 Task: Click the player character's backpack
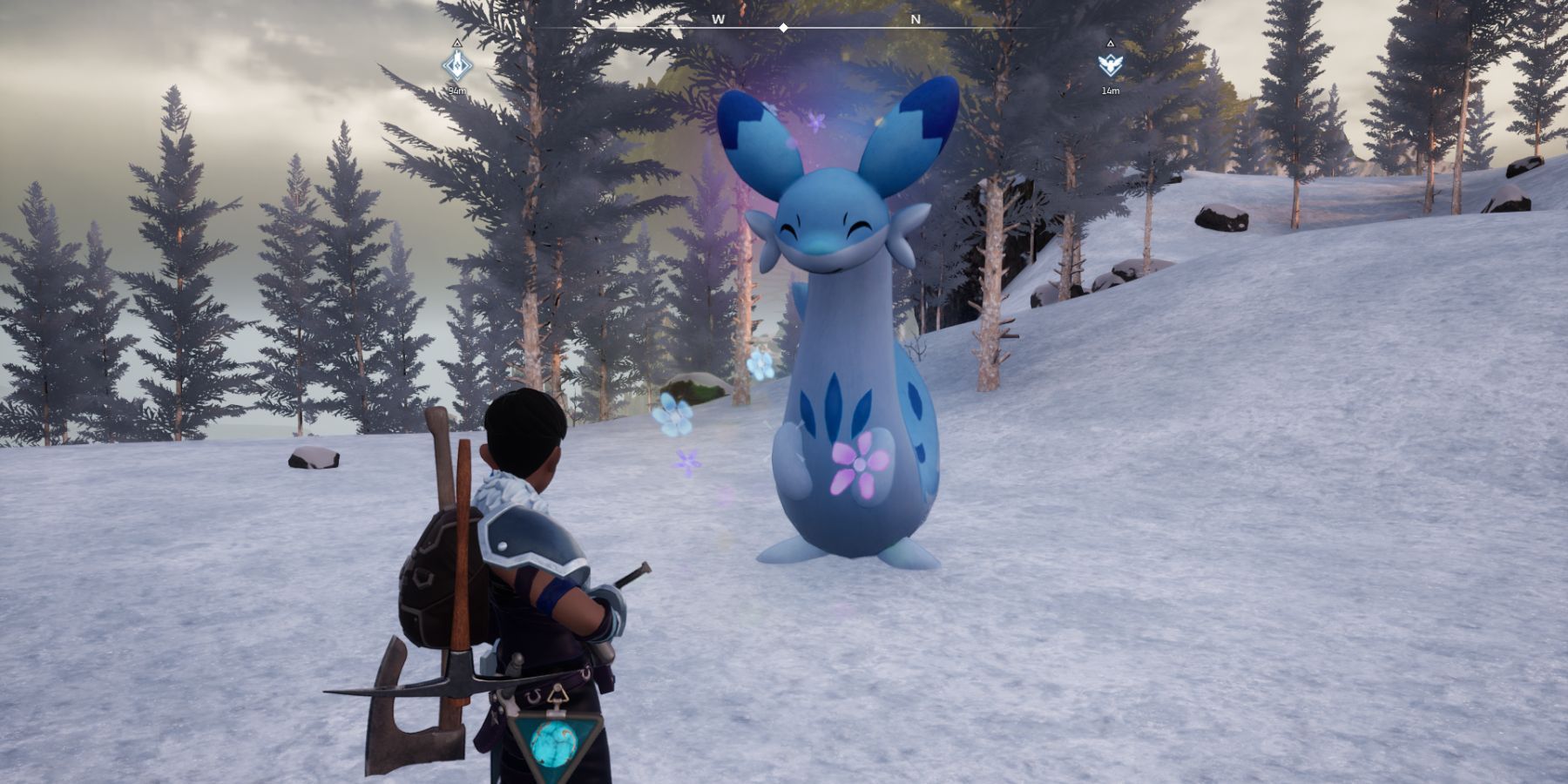click(431, 575)
